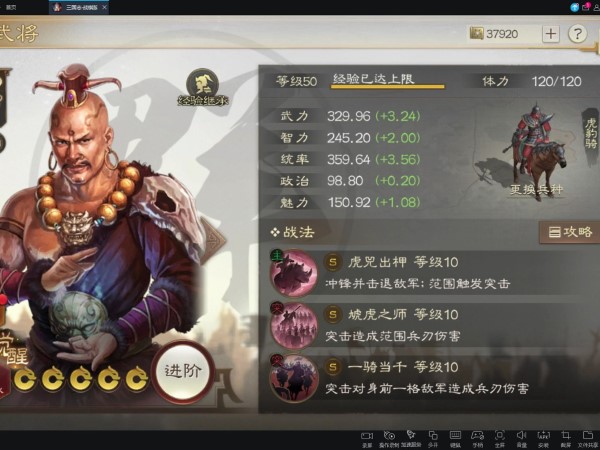Start emulator screen recording

pos(368,438)
